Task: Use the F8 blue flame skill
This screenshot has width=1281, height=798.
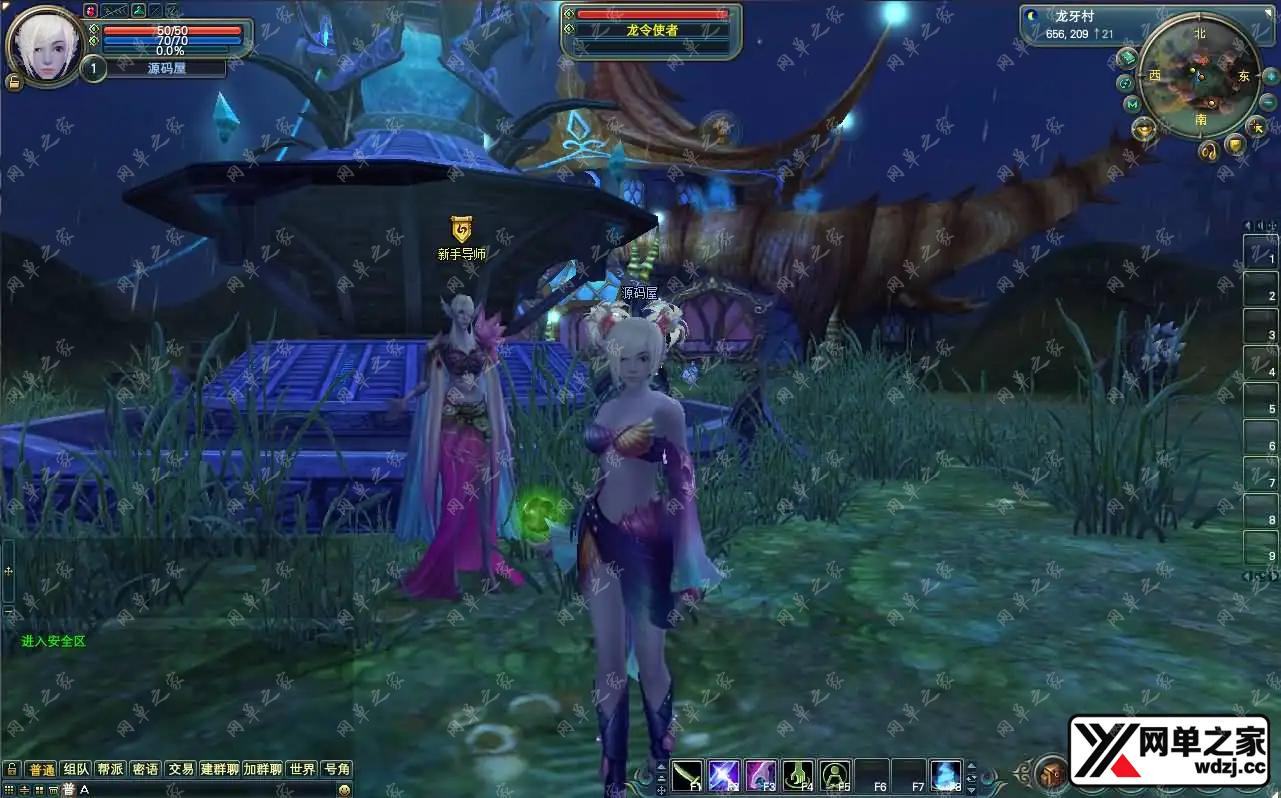Action: click(x=946, y=775)
